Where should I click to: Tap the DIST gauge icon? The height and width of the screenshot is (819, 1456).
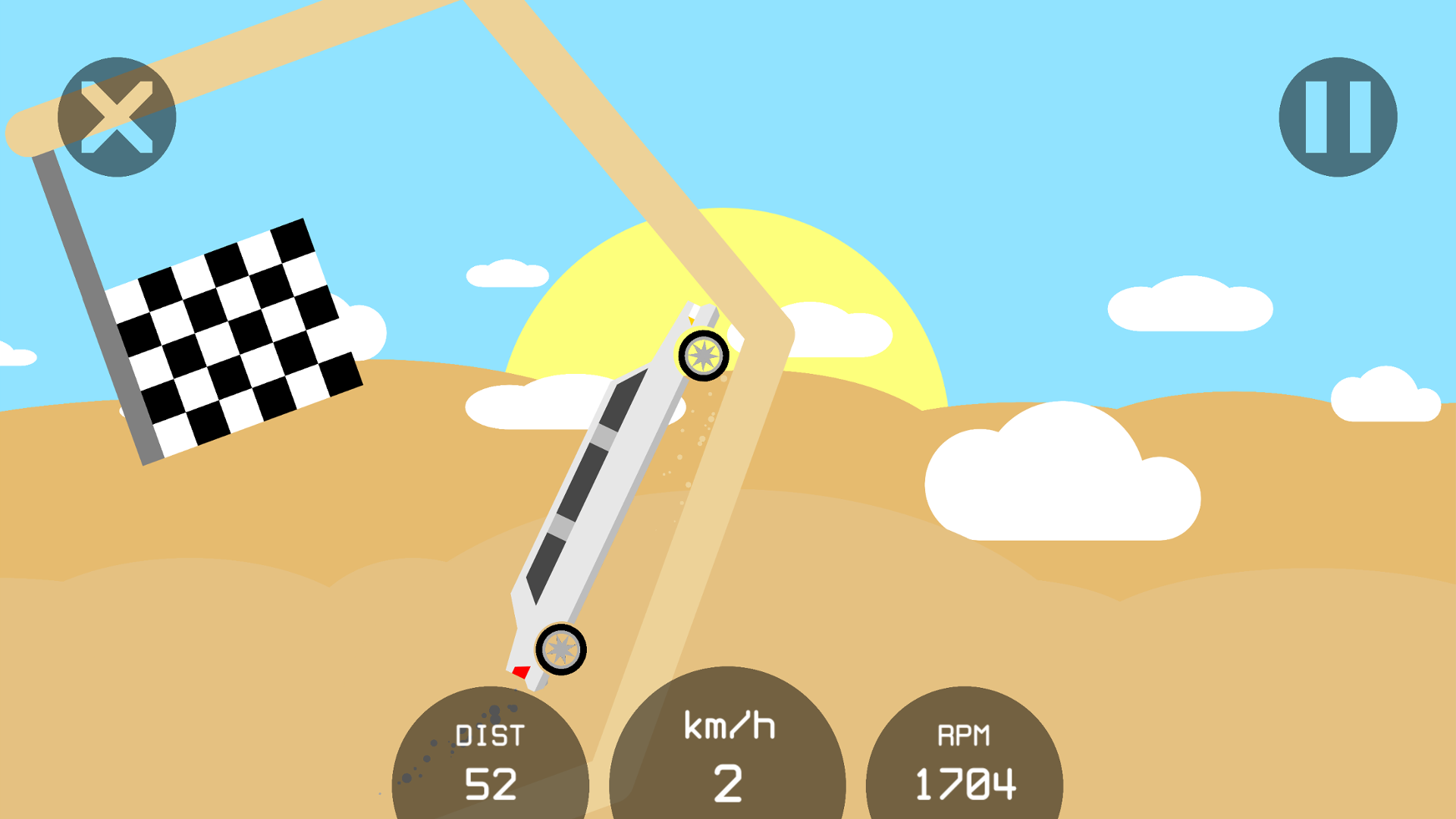click(491, 758)
